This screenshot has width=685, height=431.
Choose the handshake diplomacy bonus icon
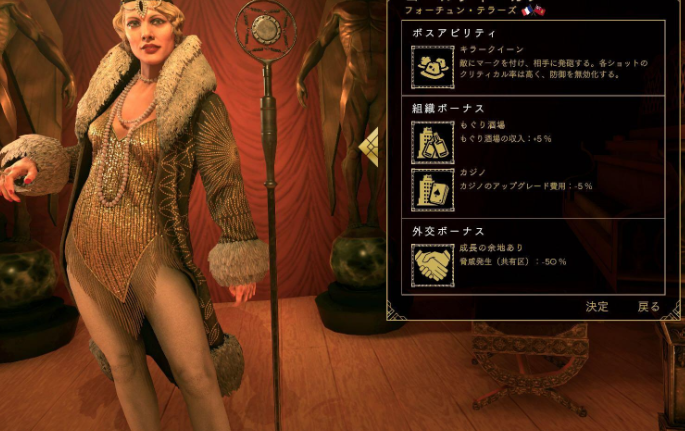432,265
